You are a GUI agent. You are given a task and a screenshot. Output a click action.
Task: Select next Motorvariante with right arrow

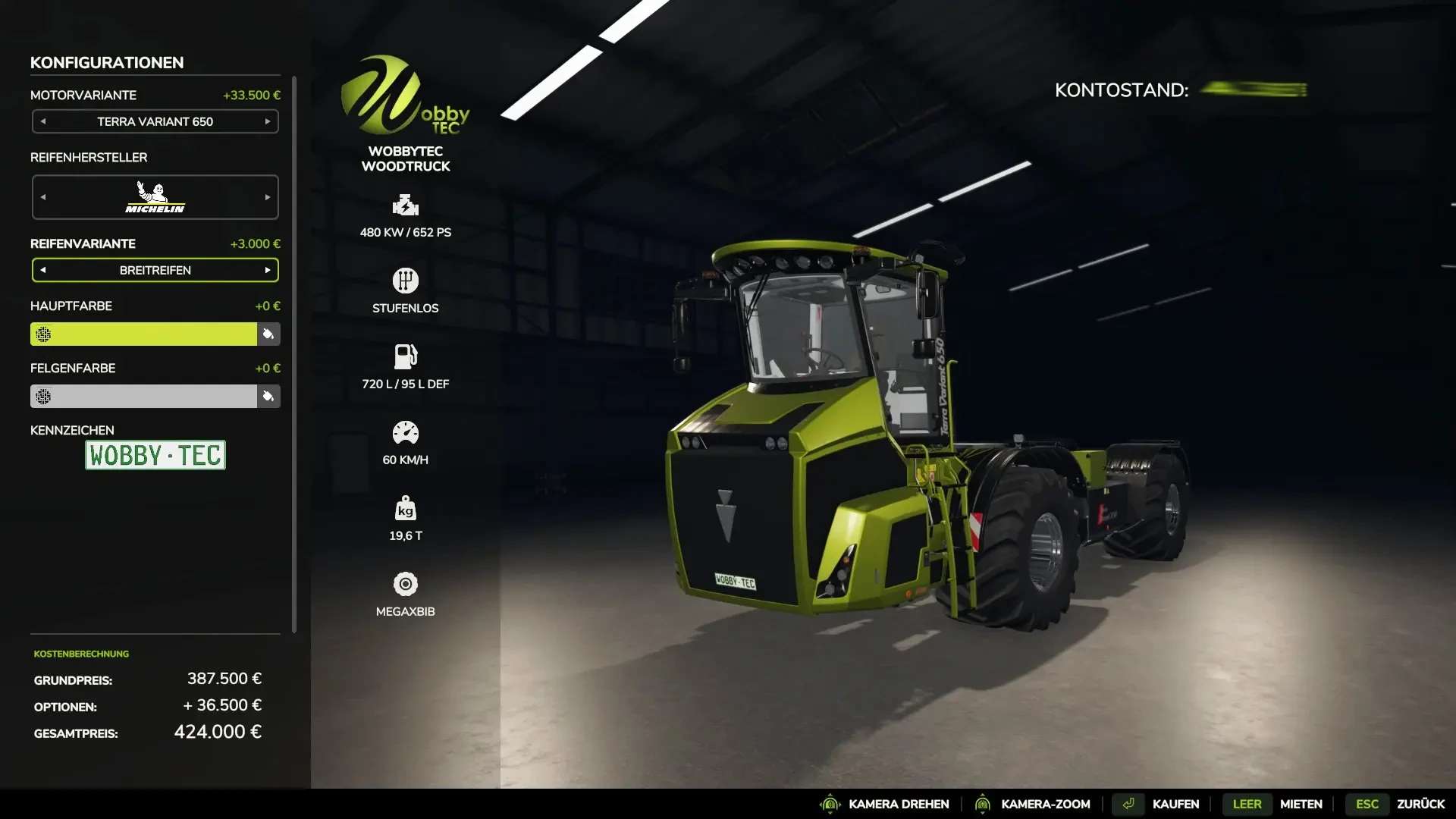pyautogui.click(x=268, y=121)
